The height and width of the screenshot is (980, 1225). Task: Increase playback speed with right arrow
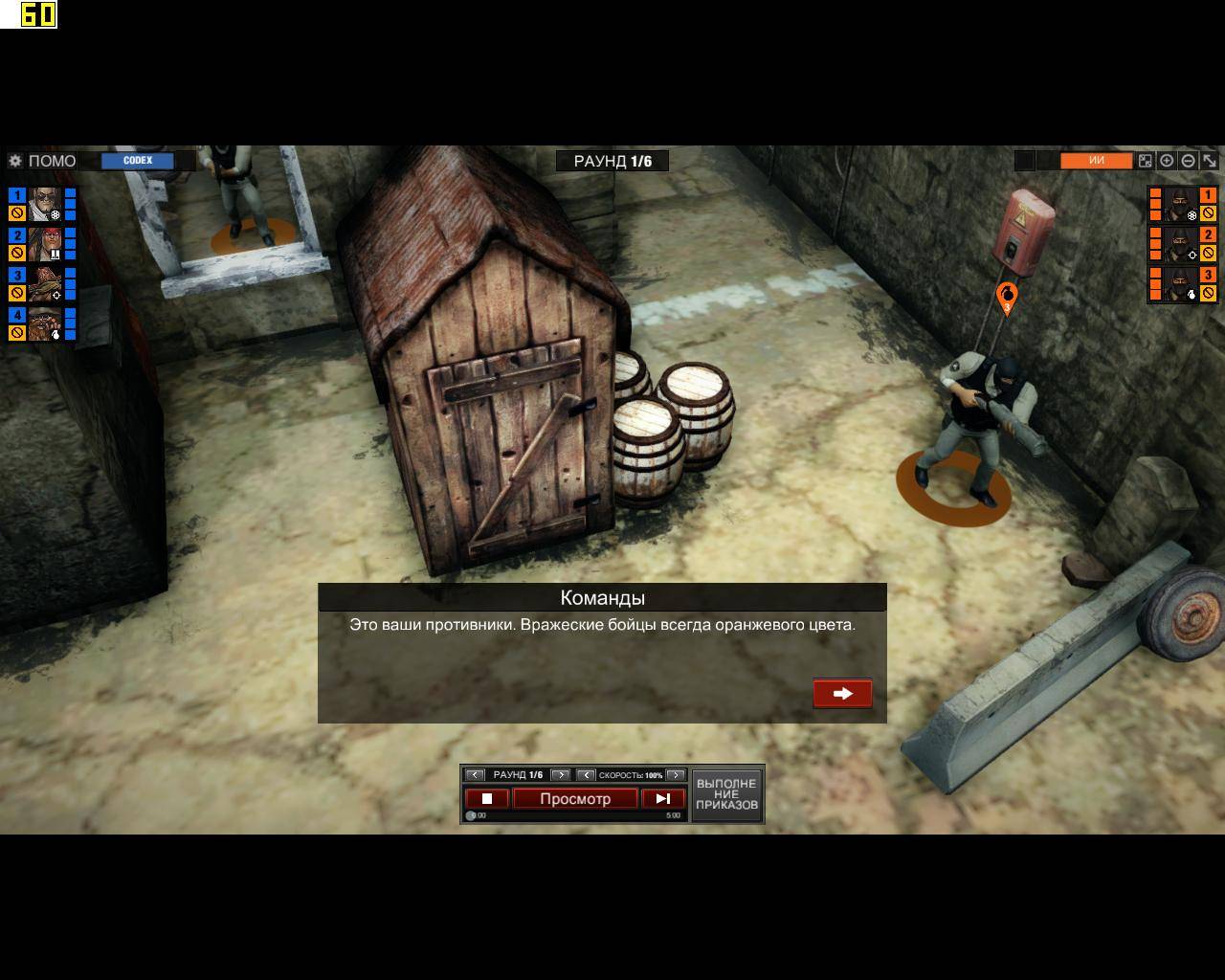click(676, 775)
